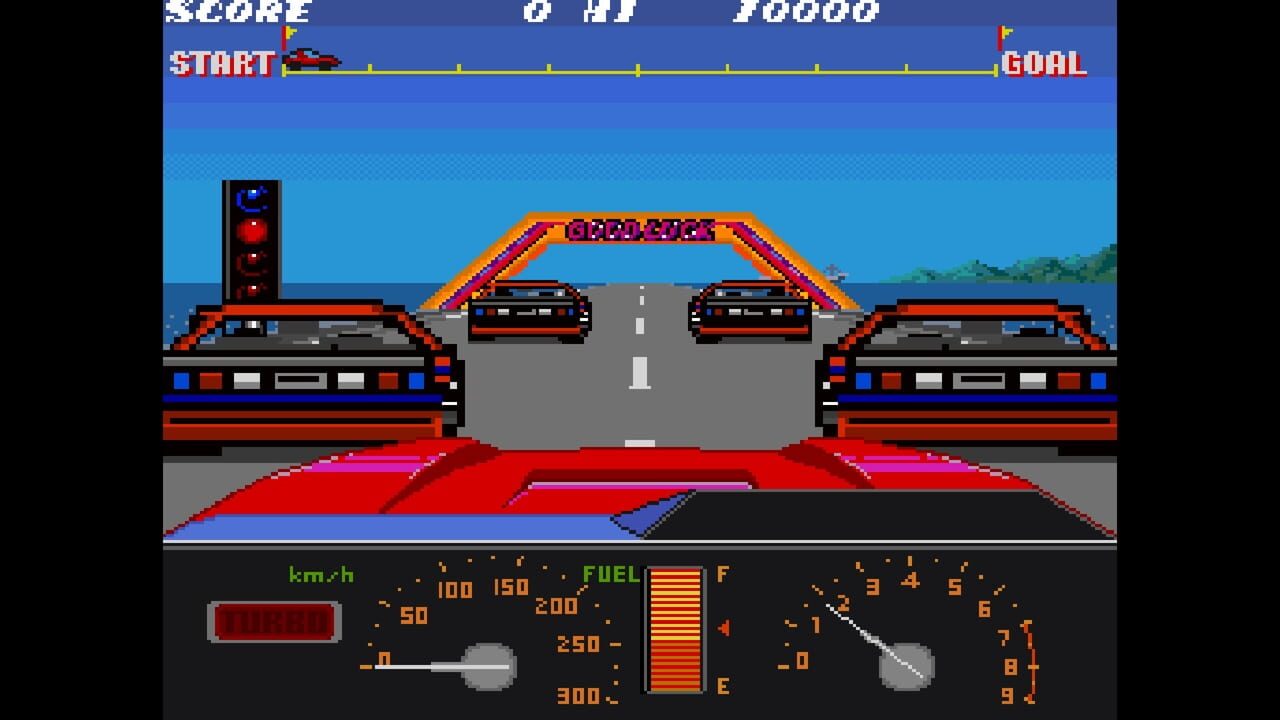Click the START text label
This screenshot has width=1280, height=720.
click(222, 65)
